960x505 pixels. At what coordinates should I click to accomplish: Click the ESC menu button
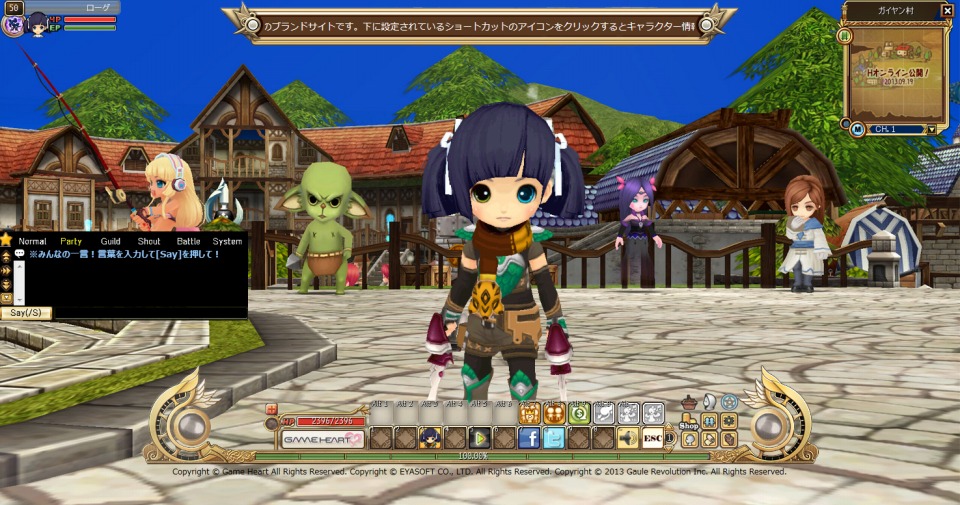tap(652, 438)
